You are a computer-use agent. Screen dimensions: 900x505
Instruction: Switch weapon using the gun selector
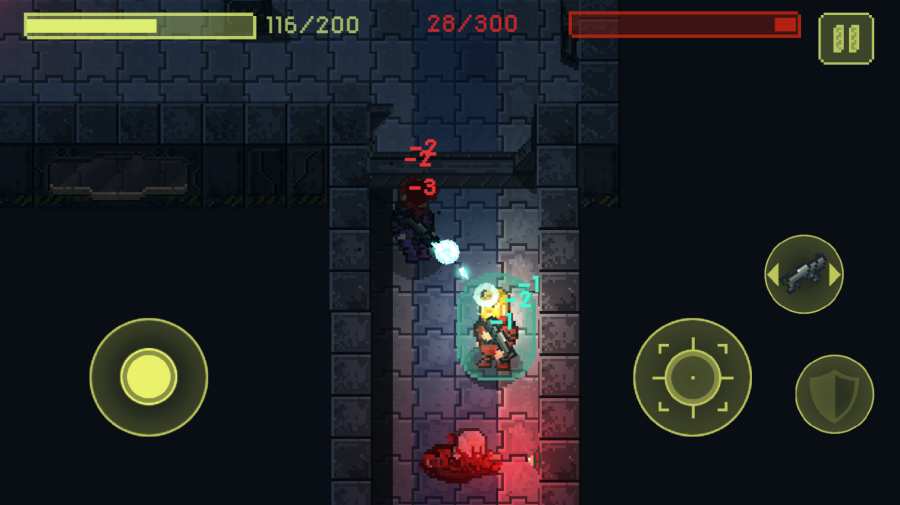[x=804, y=274]
